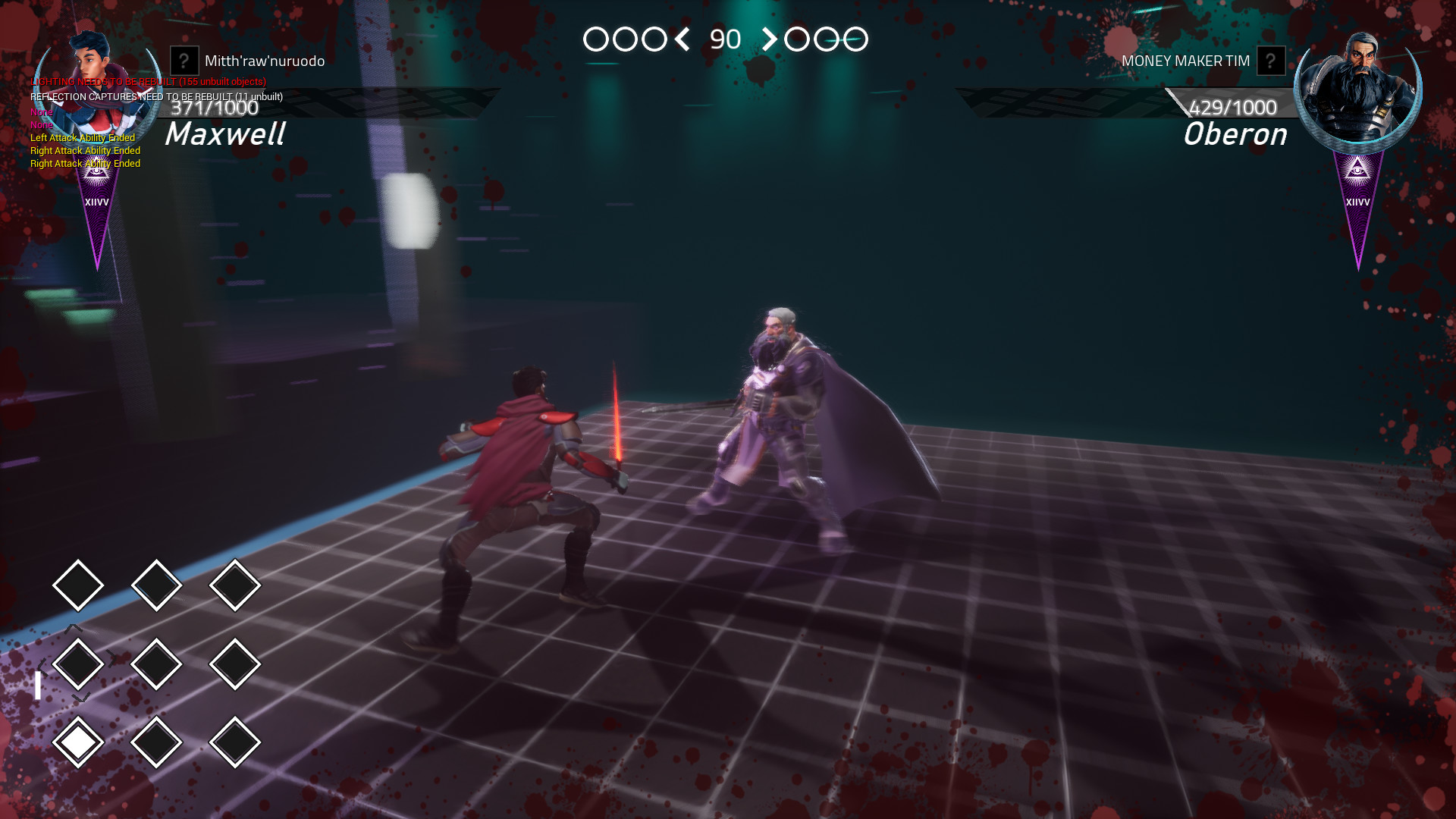Click Oberon's 429/1000 health bar
Screen dimensions: 1456x819
[x=1232, y=108]
